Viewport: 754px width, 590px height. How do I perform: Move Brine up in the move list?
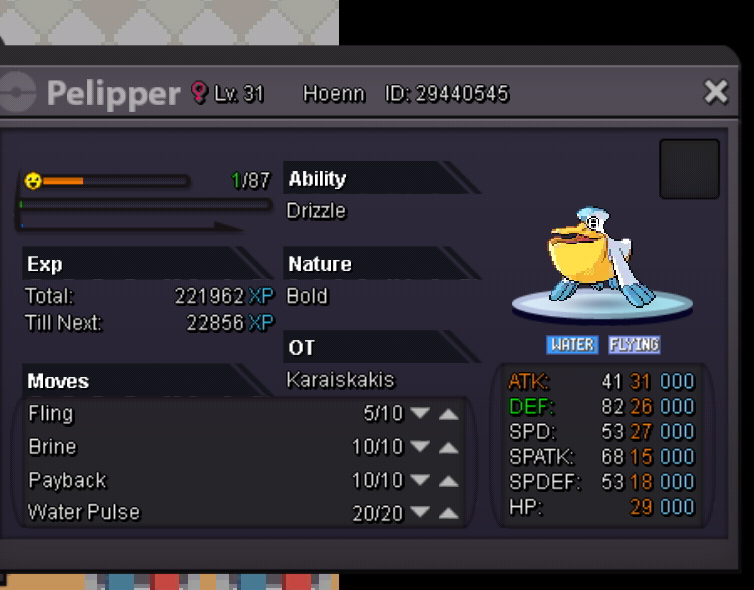tap(449, 447)
